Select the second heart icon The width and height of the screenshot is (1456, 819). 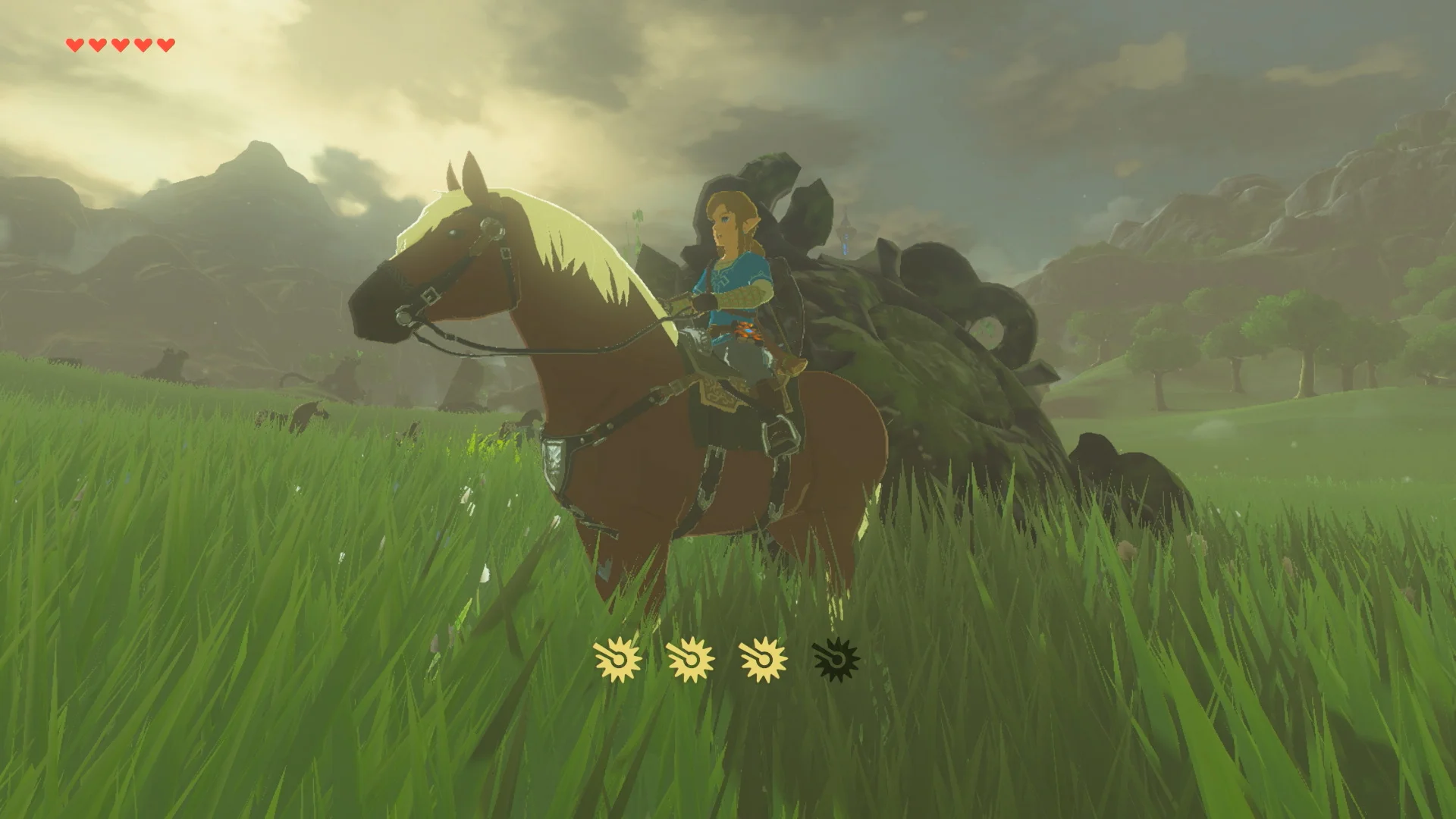point(96,43)
